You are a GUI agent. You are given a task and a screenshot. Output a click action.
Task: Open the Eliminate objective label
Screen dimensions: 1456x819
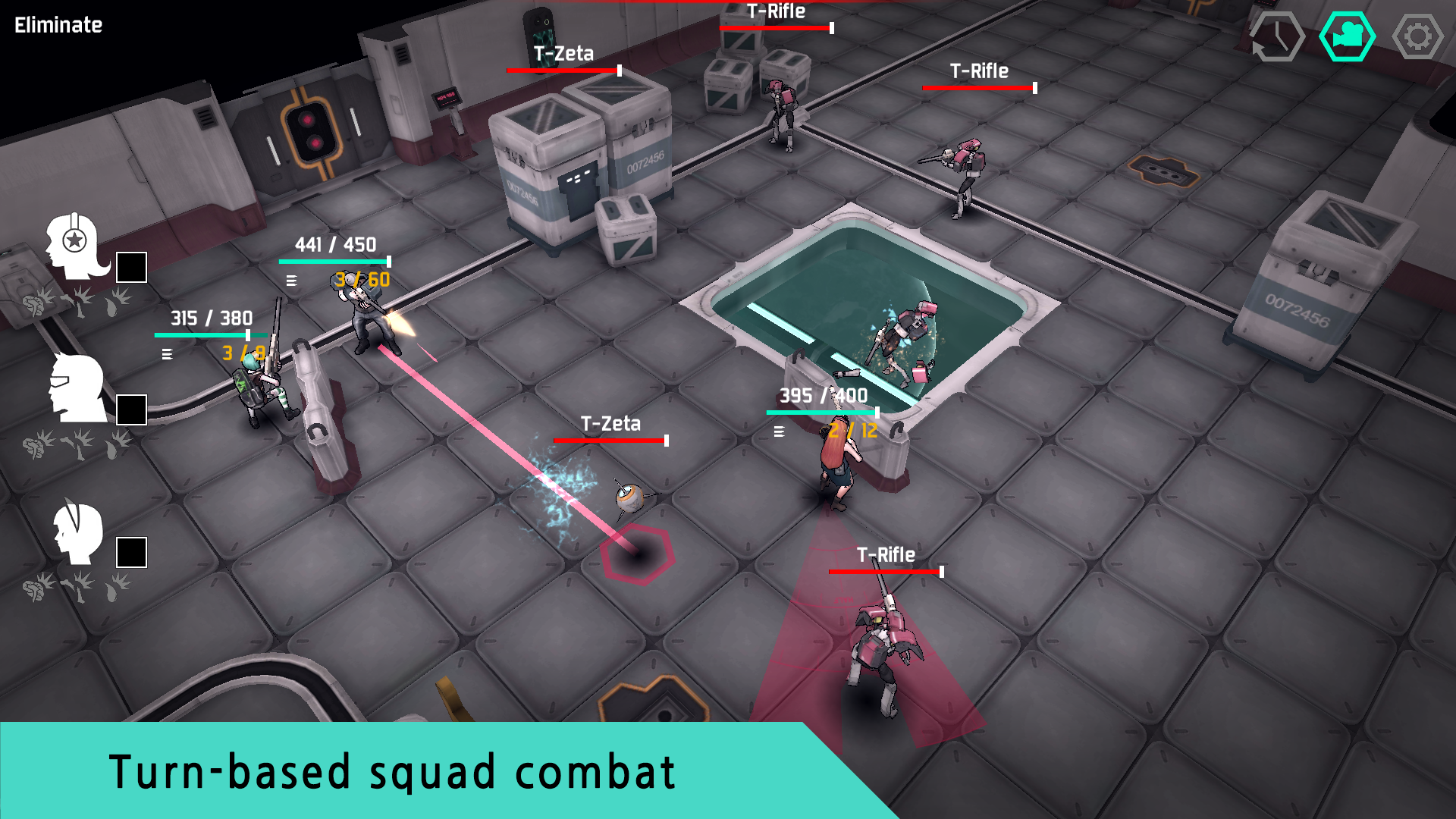(x=58, y=24)
